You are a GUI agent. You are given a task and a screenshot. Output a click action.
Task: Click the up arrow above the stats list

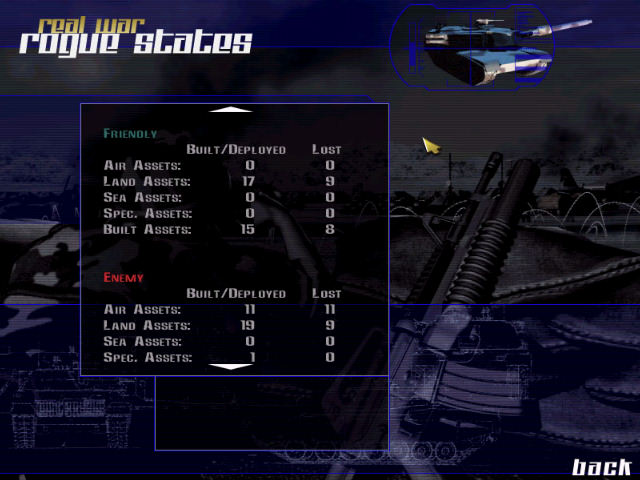pyautogui.click(x=235, y=109)
